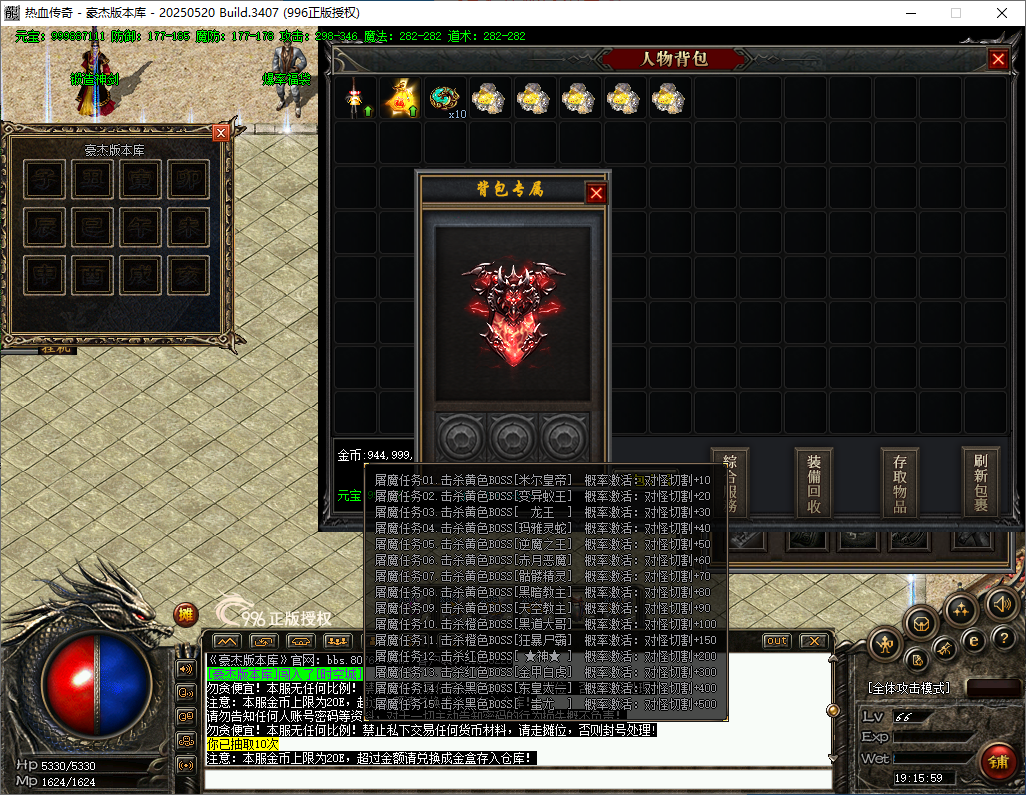Open the 装備回收 equipment recycle button
The width and height of the screenshot is (1026, 795).
(x=814, y=481)
